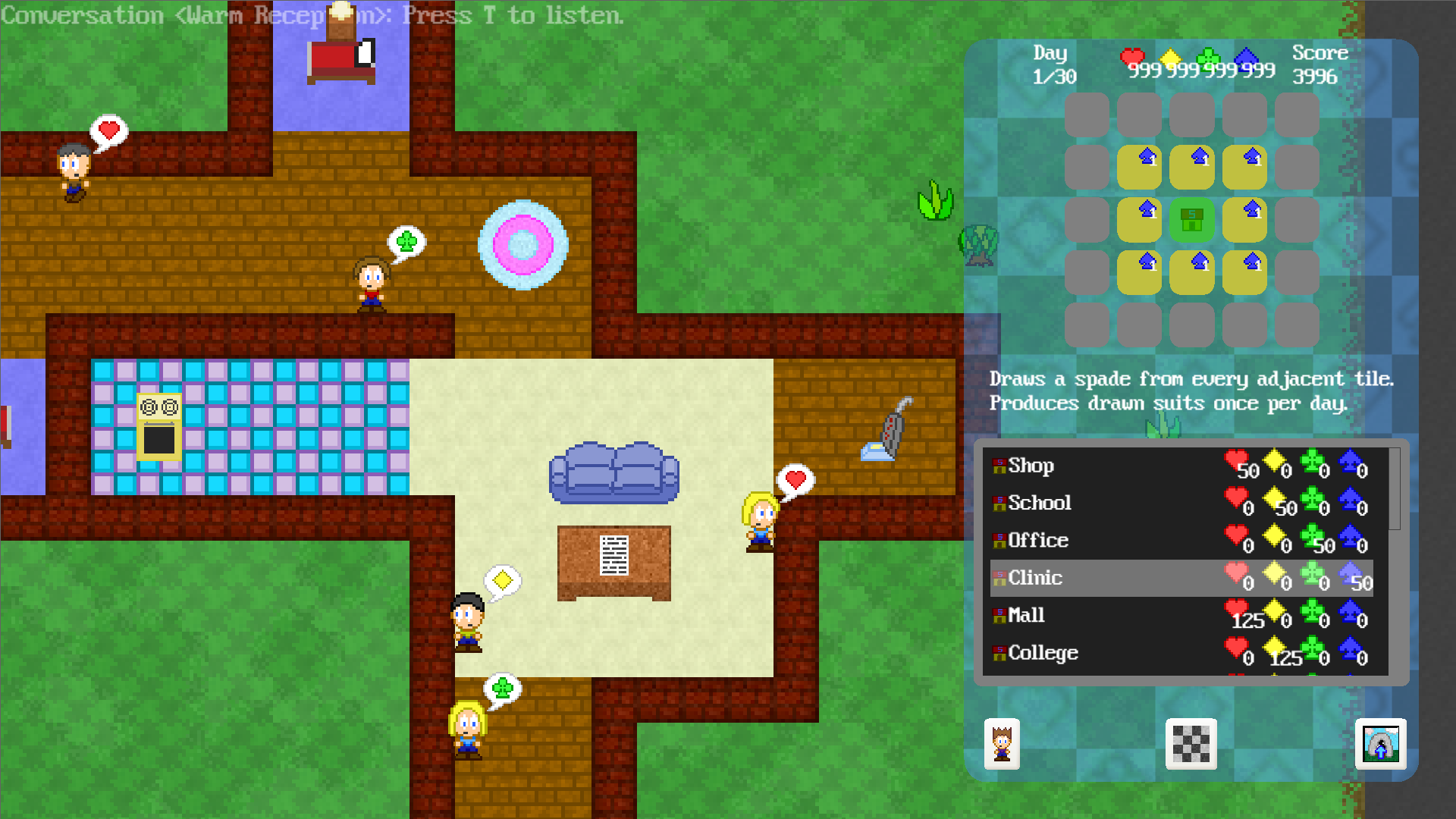1456x819 pixels.
Task: Open the checkerboard tile placement button
Action: tap(1191, 745)
